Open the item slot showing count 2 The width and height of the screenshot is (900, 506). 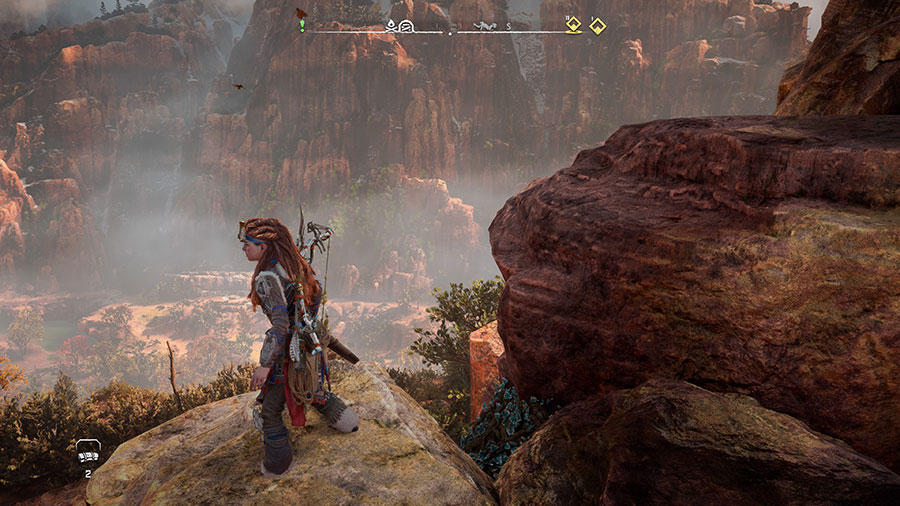click(x=88, y=452)
